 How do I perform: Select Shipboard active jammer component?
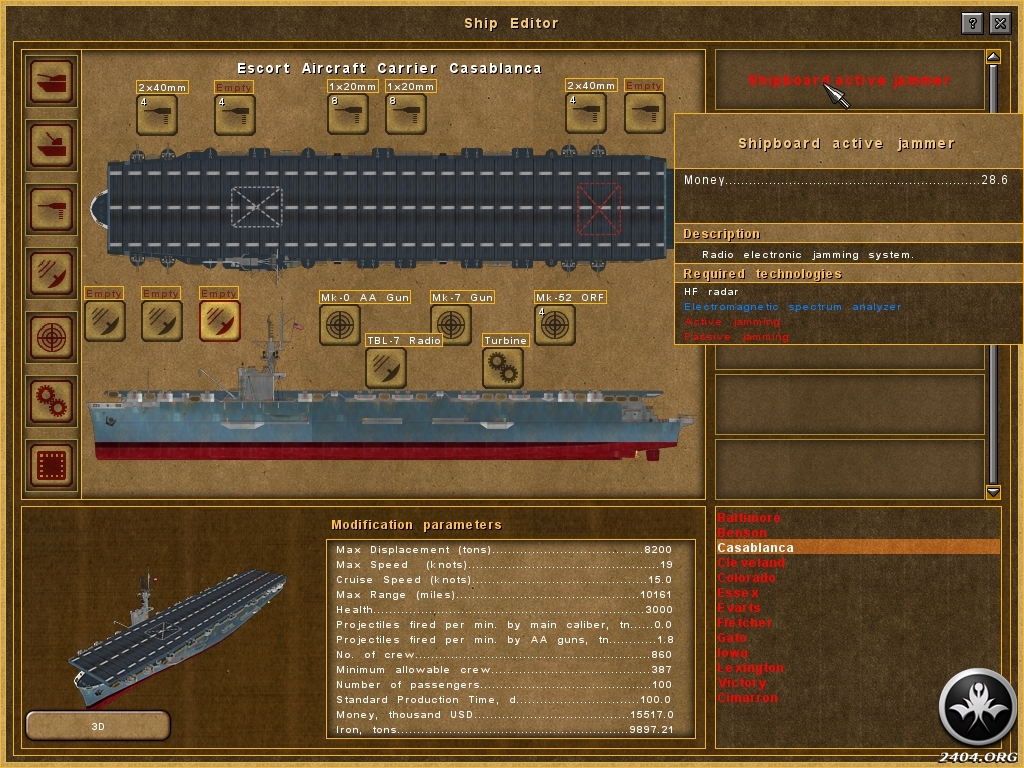(x=849, y=80)
